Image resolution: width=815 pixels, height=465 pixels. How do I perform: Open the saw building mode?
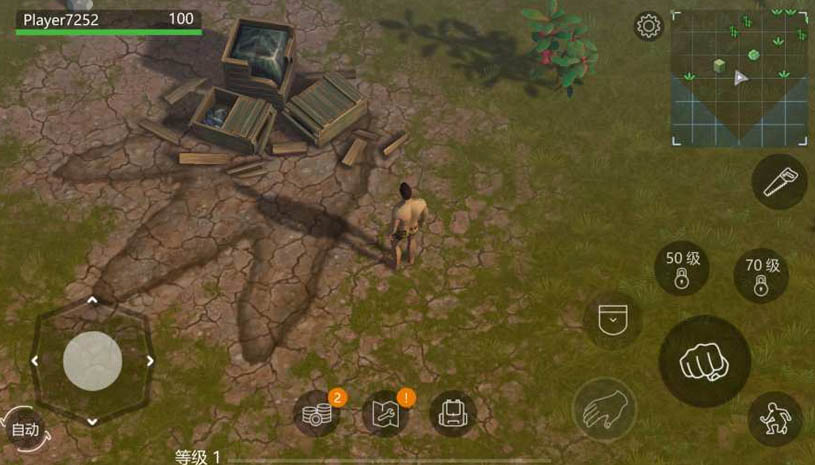778,182
